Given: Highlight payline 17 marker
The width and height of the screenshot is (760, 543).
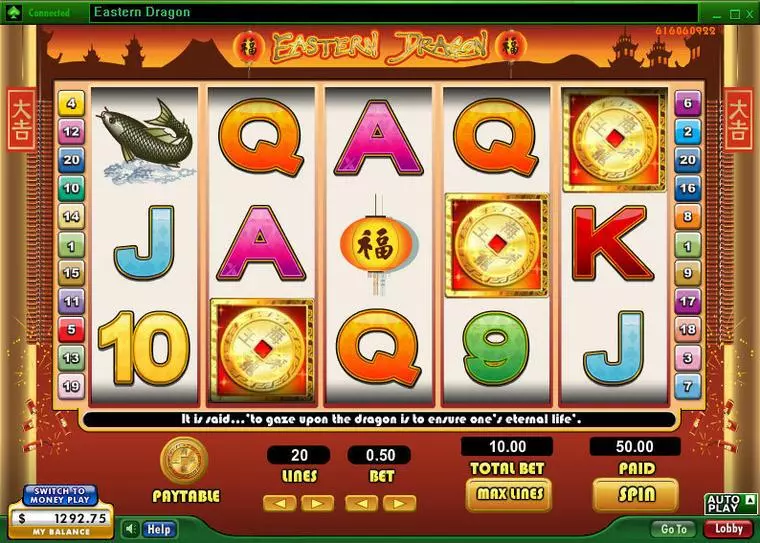Looking at the screenshot, I should (x=688, y=300).
